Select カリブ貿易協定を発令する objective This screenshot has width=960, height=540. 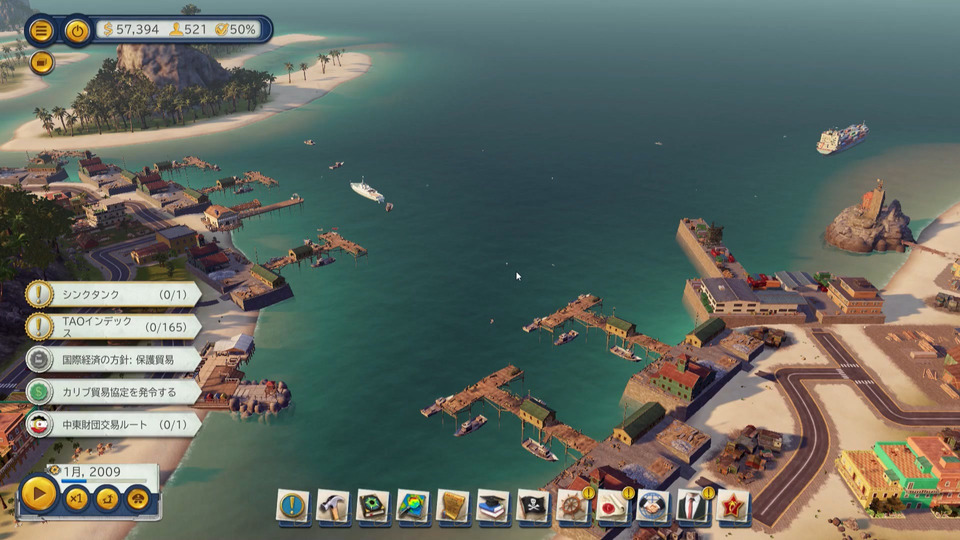tap(112, 392)
